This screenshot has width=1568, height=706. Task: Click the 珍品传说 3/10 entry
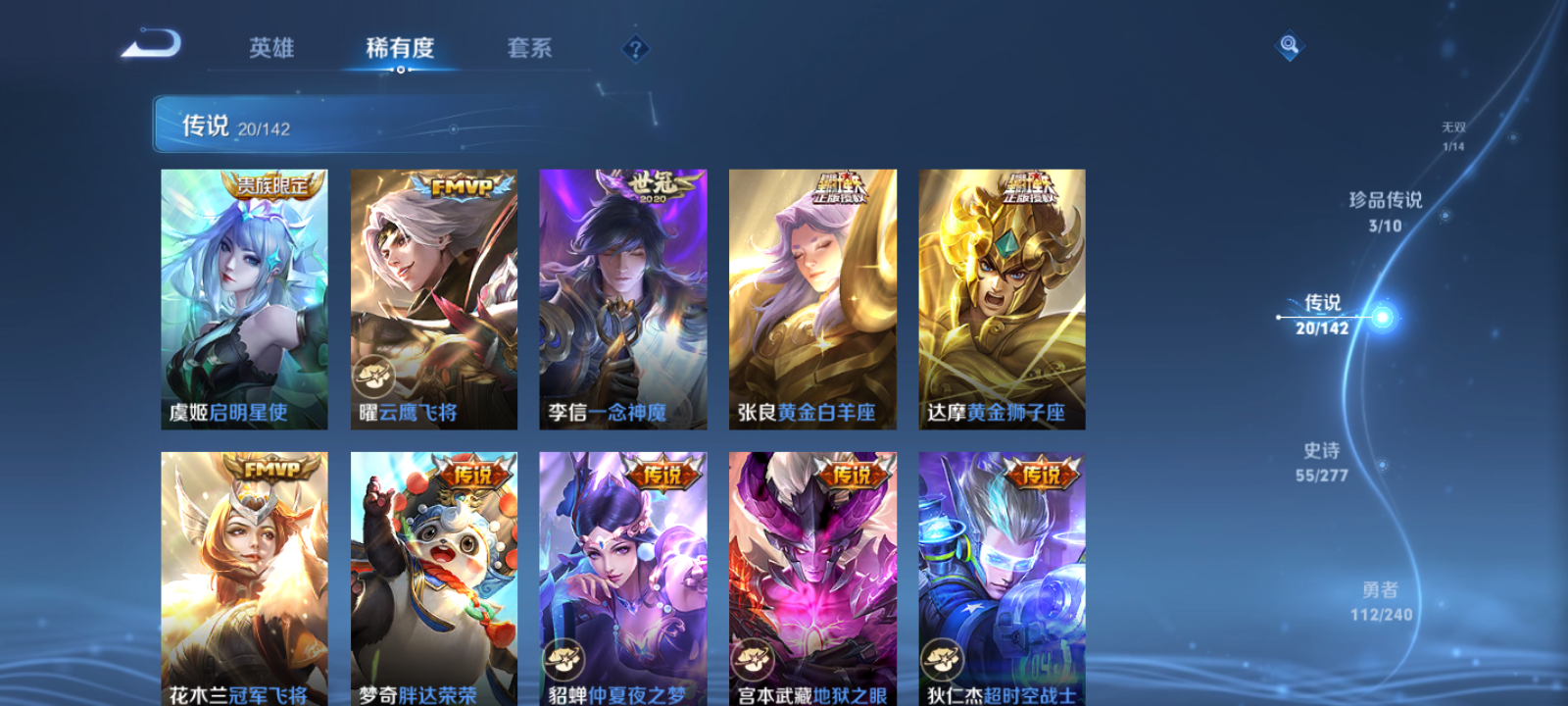(1388, 209)
